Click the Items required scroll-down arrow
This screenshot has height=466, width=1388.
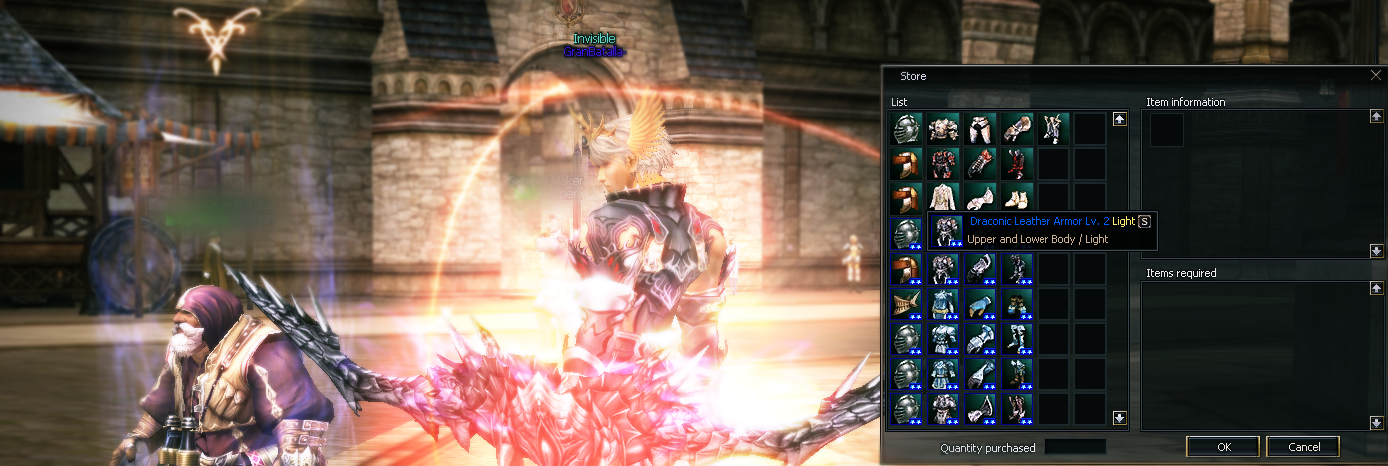[1377, 422]
